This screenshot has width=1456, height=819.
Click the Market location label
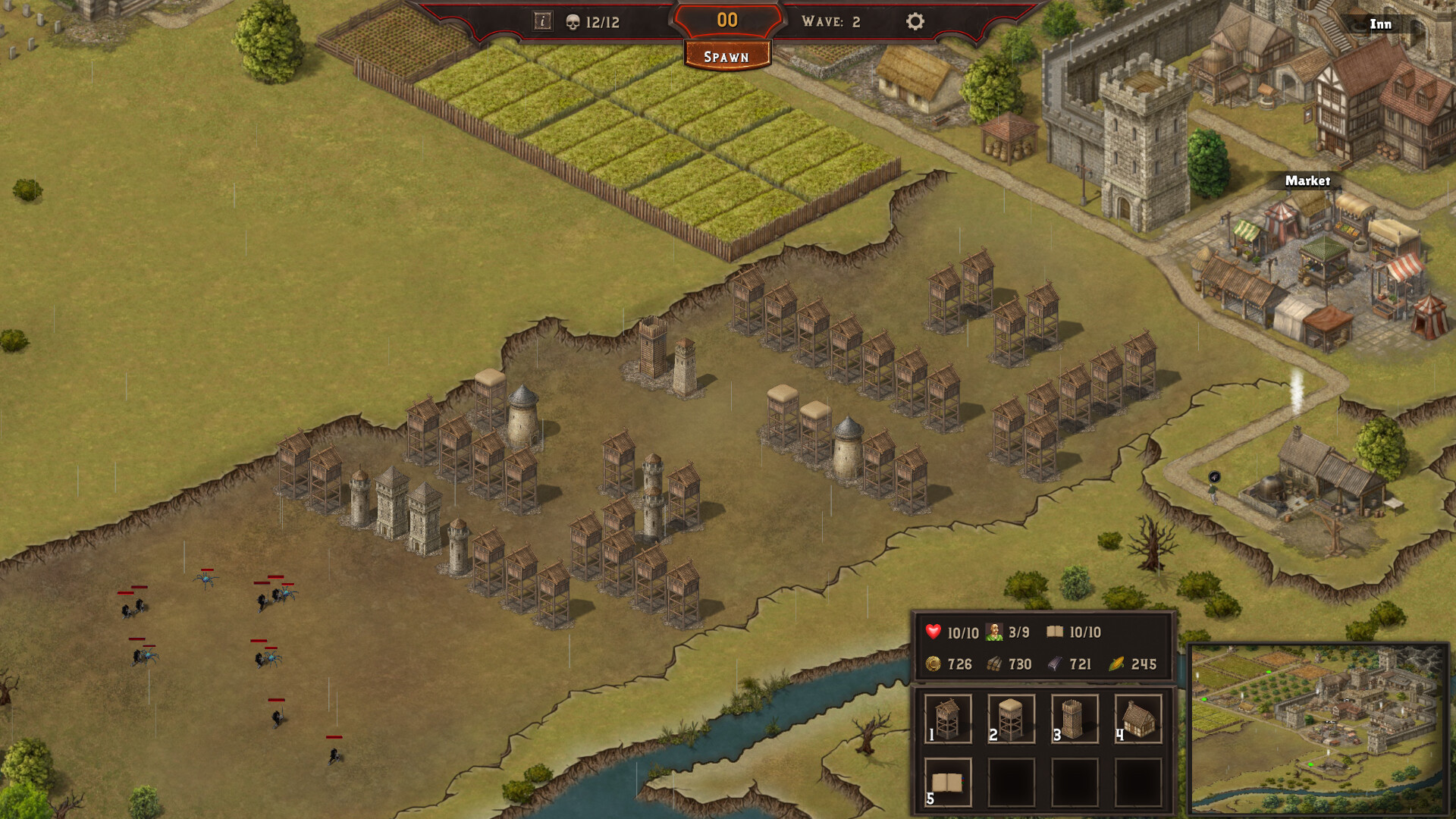click(x=1307, y=182)
